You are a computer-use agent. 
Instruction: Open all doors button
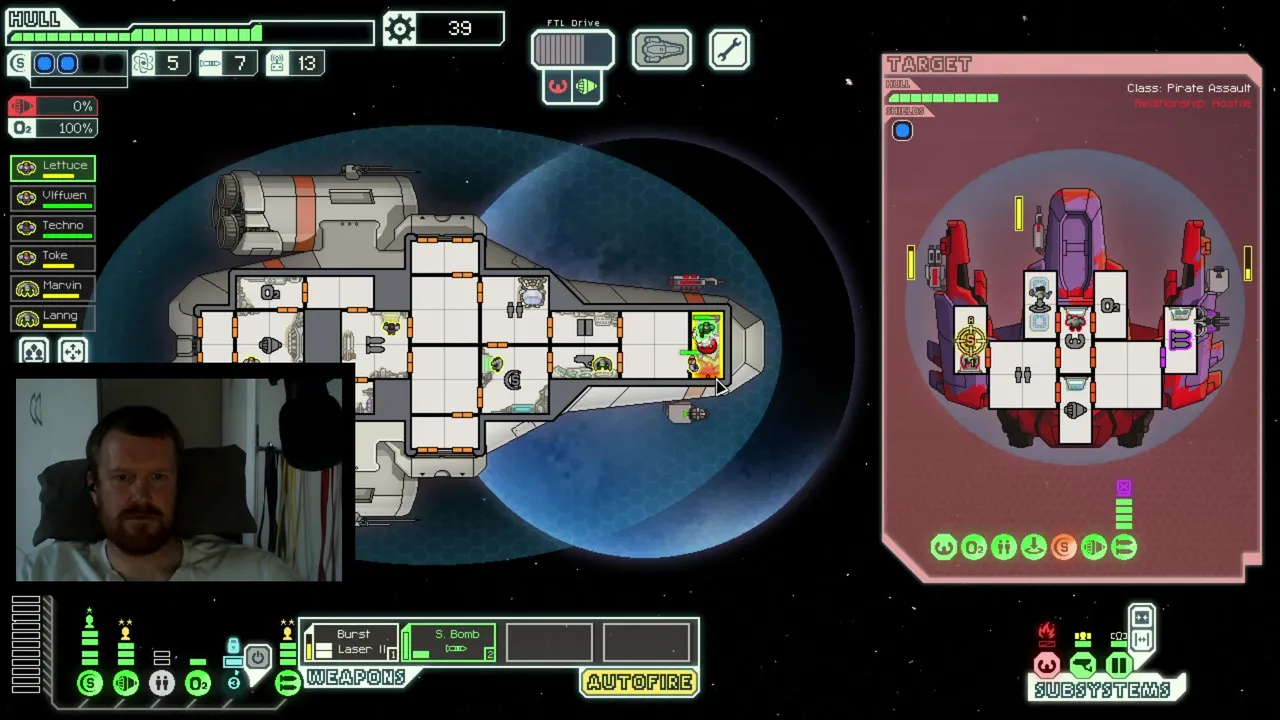(x=1142, y=640)
